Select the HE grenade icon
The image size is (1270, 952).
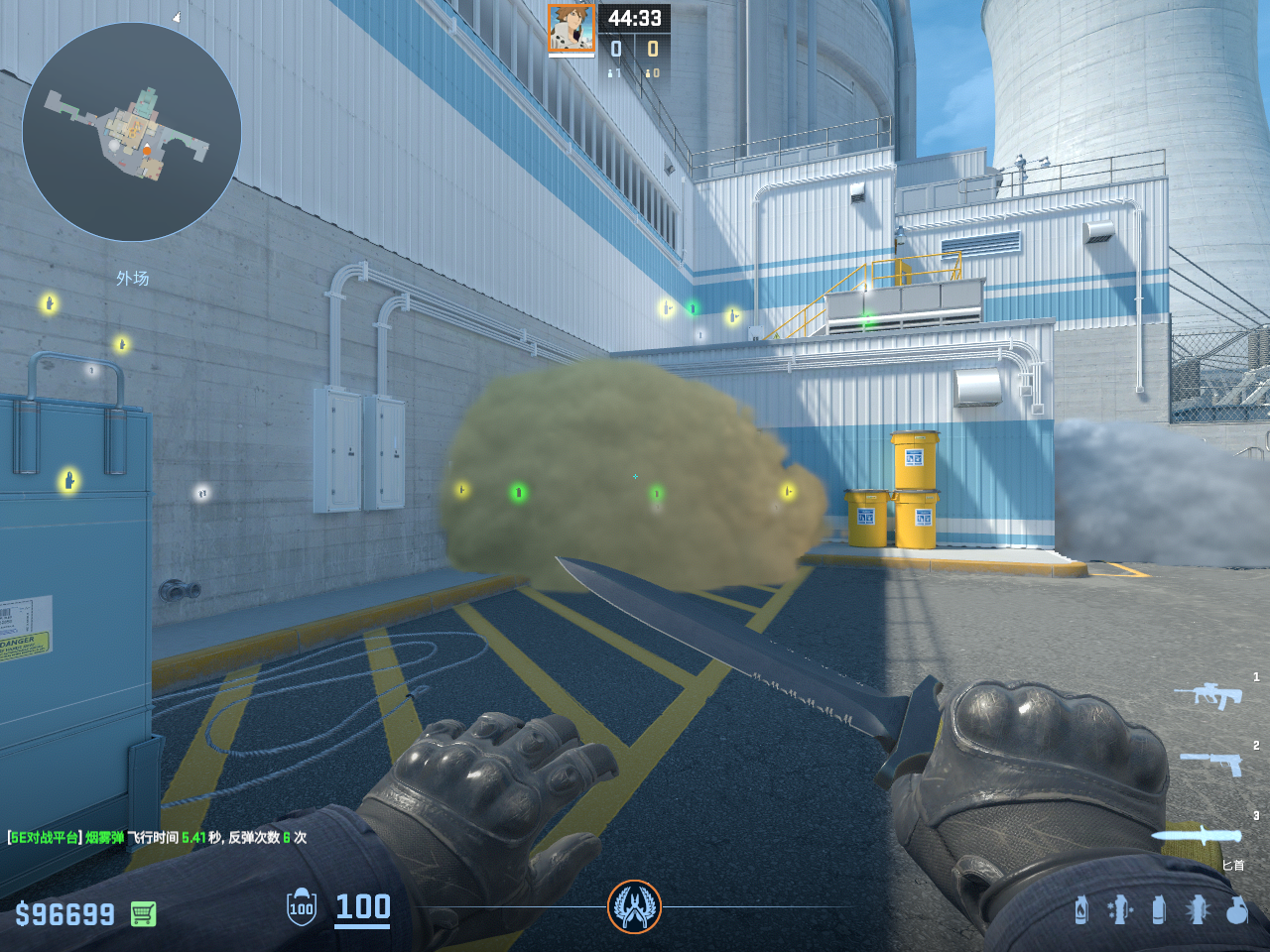point(1236,909)
